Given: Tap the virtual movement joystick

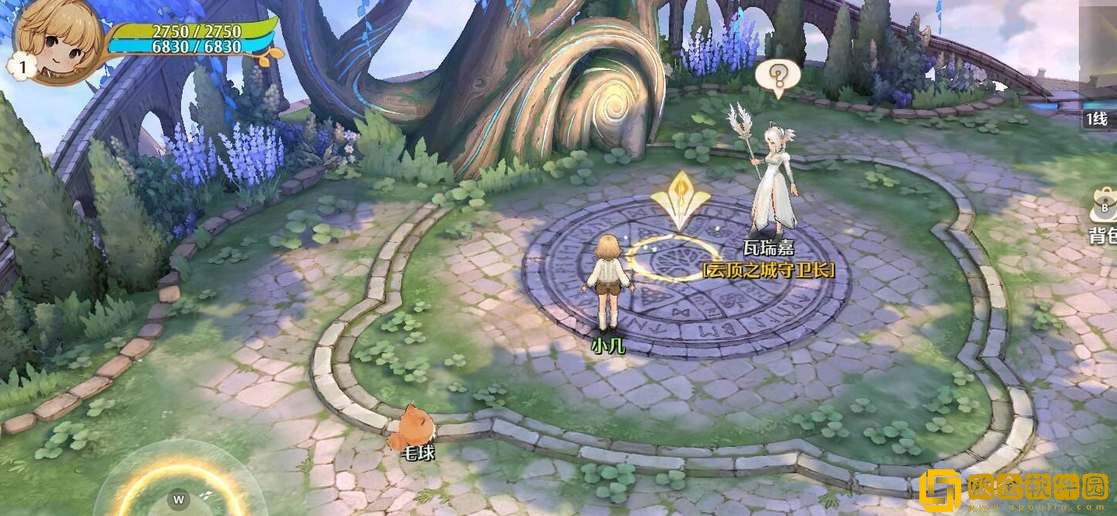Looking at the screenshot, I should click(x=180, y=494).
